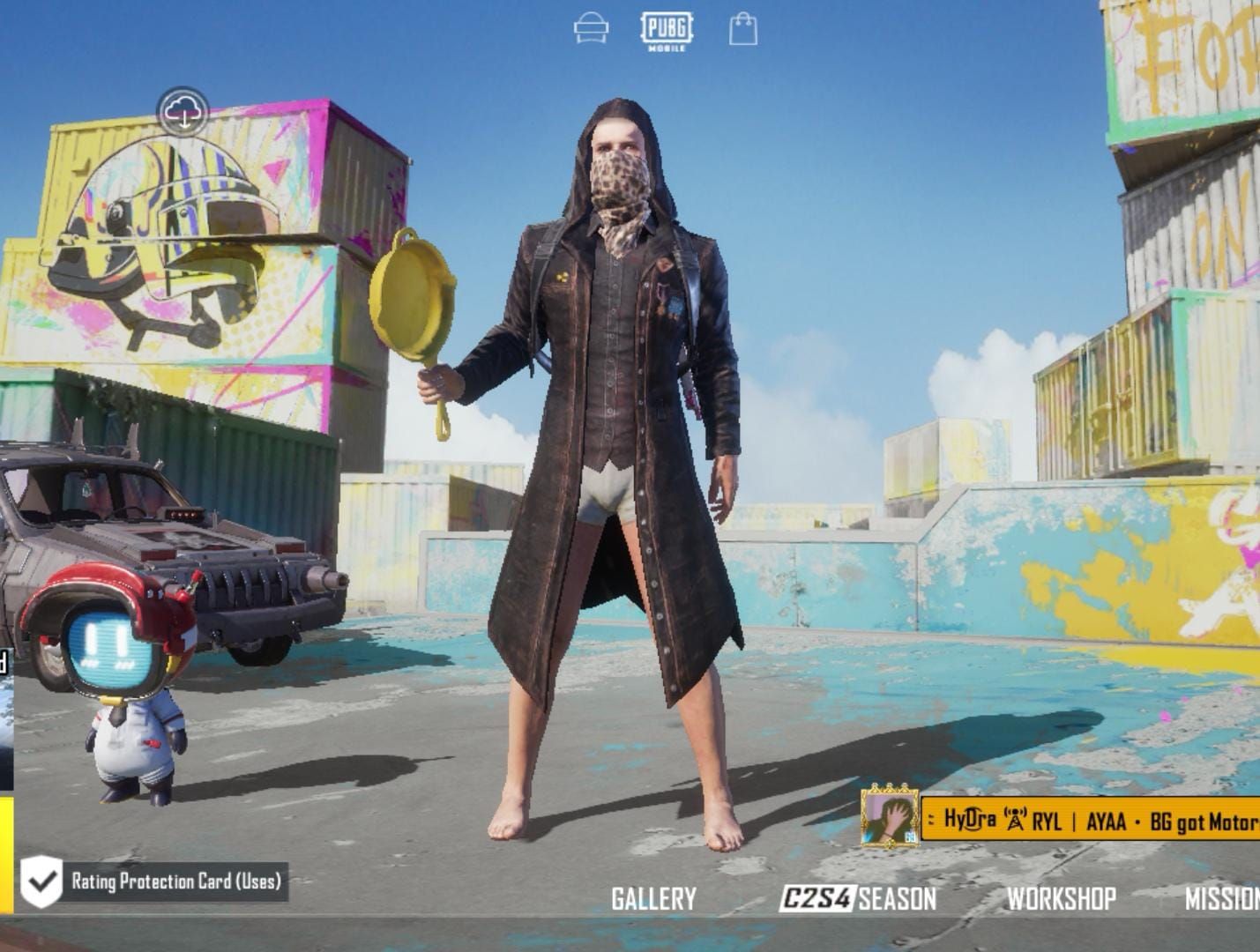Open the in-game shop bag icon
Image resolution: width=1260 pixels, height=952 pixels.
point(745,28)
